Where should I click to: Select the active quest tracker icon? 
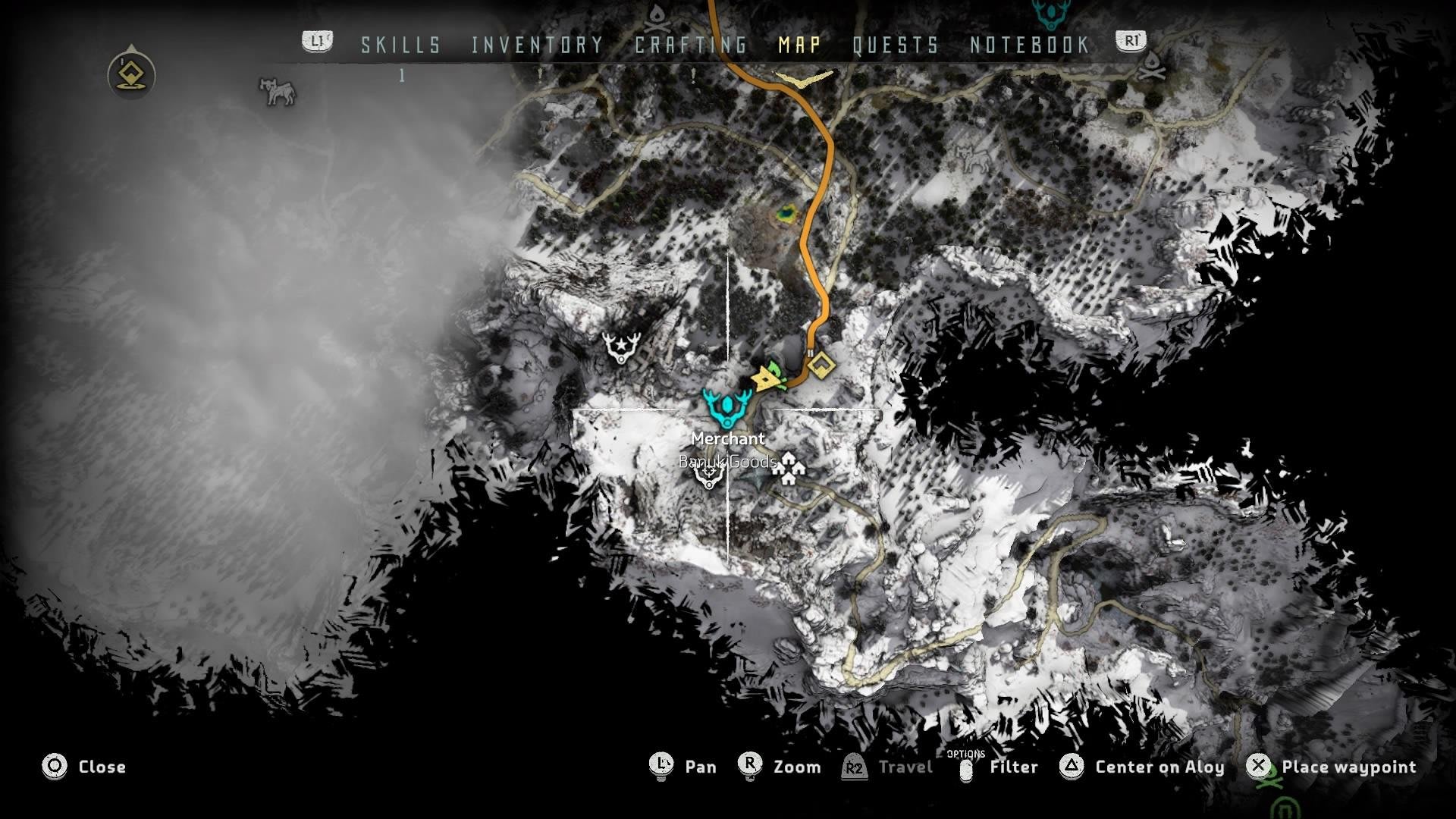pyautogui.click(x=132, y=74)
